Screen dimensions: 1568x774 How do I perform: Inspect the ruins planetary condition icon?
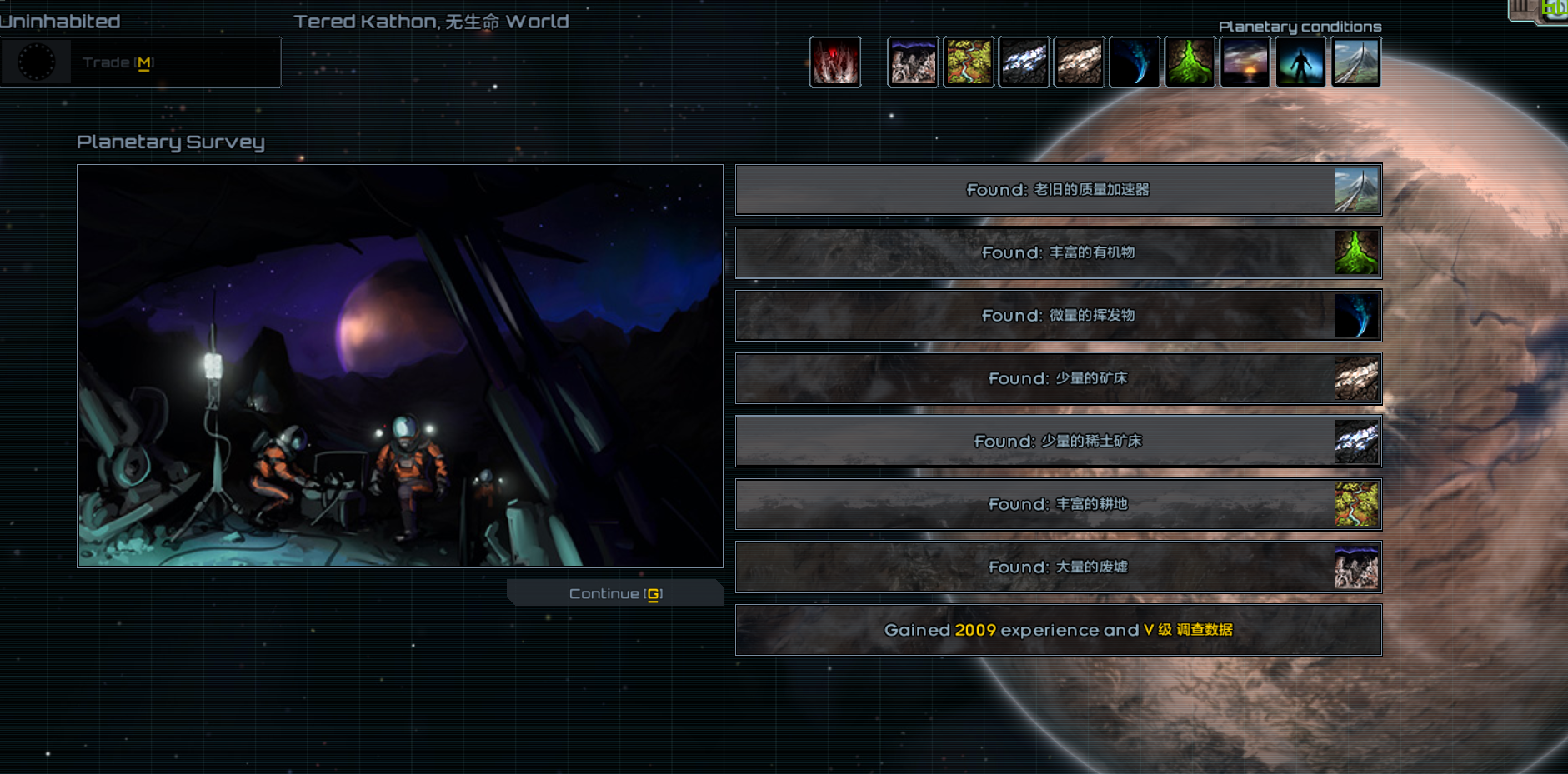(913, 62)
